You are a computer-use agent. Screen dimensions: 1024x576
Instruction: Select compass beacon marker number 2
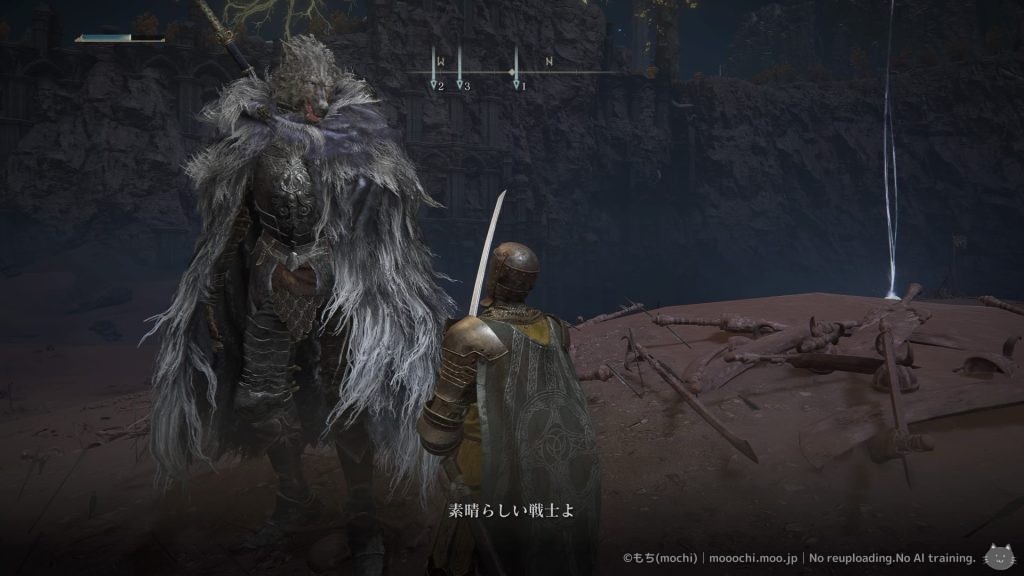[436, 86]
